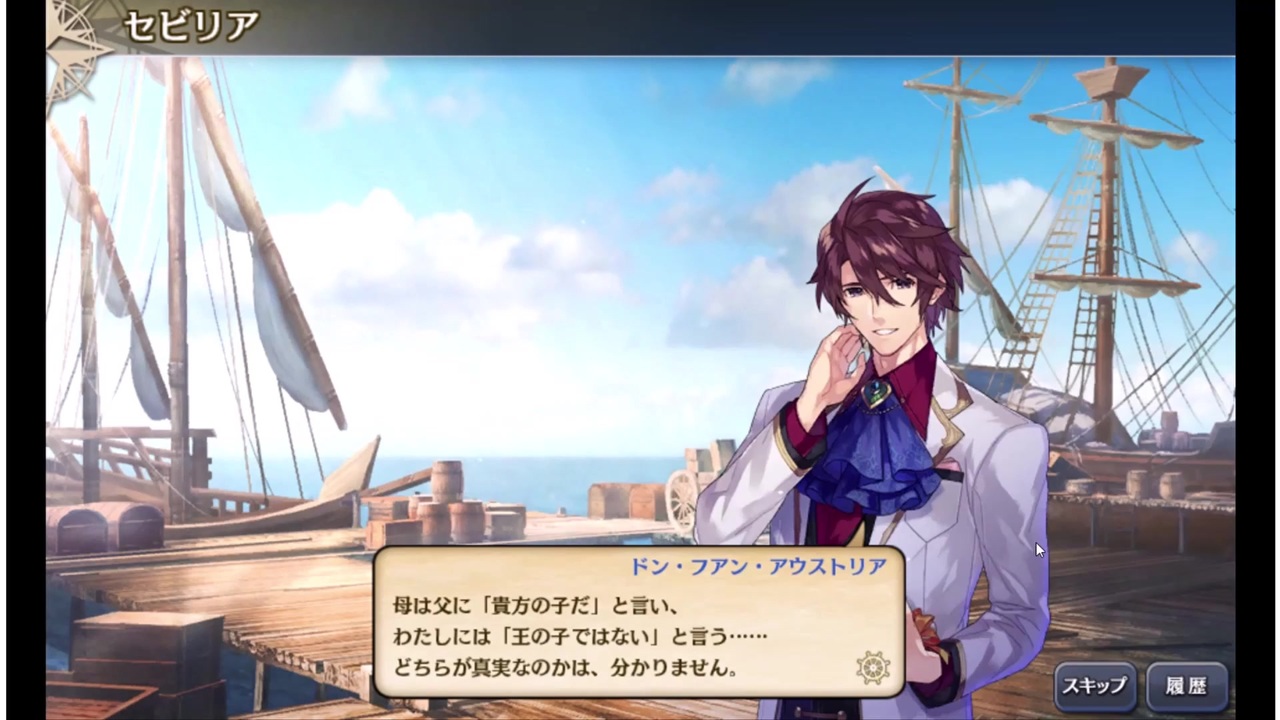This screenshot has height=720, width=1280.
Task: Select the スキップ button to skip the scene
Action: point(1095,686)
